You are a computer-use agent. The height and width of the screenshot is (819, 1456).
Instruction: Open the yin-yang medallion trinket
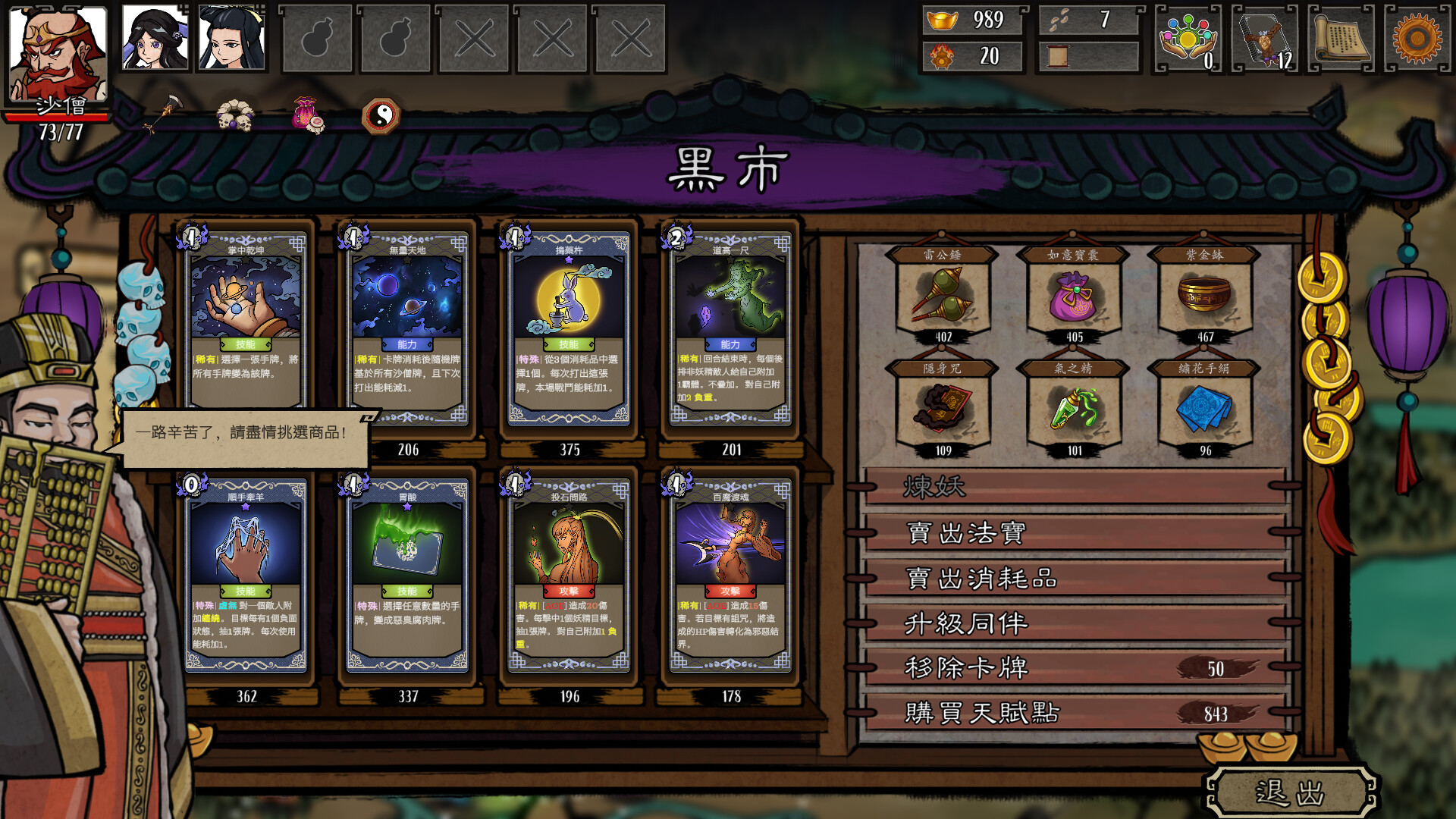pos(385,115)
